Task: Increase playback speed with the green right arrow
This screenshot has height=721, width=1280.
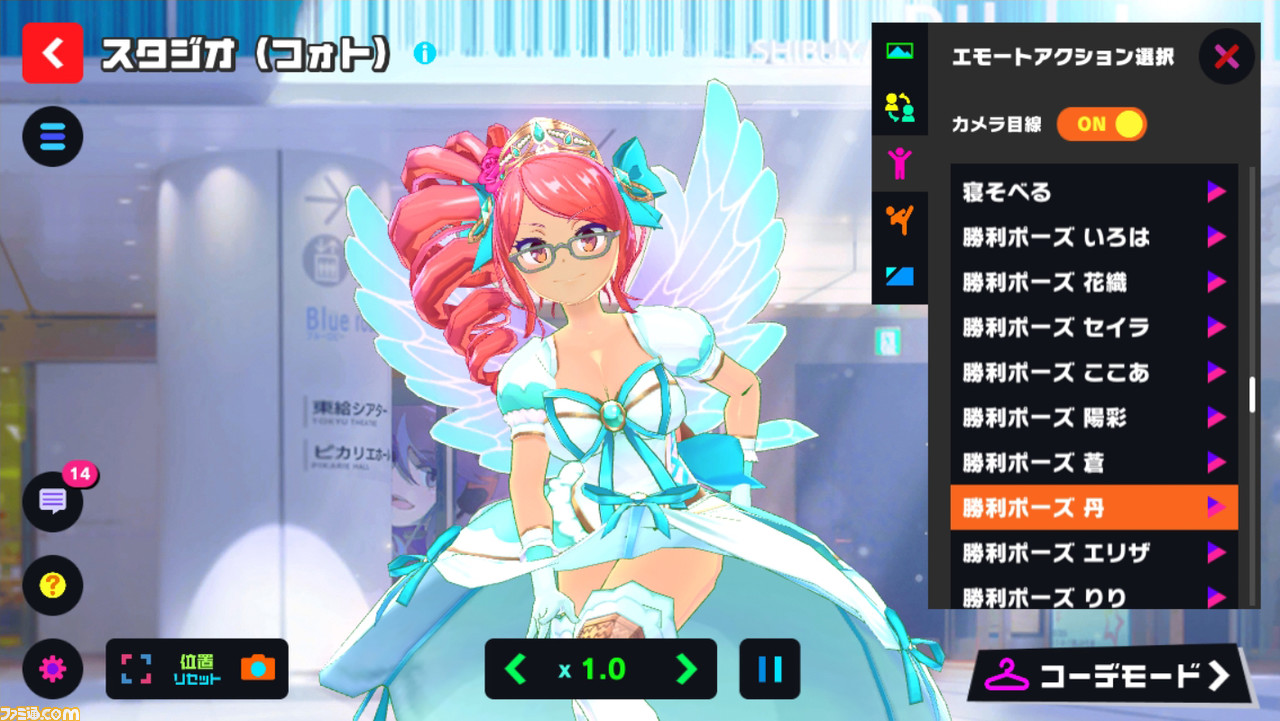Action: 685,670
